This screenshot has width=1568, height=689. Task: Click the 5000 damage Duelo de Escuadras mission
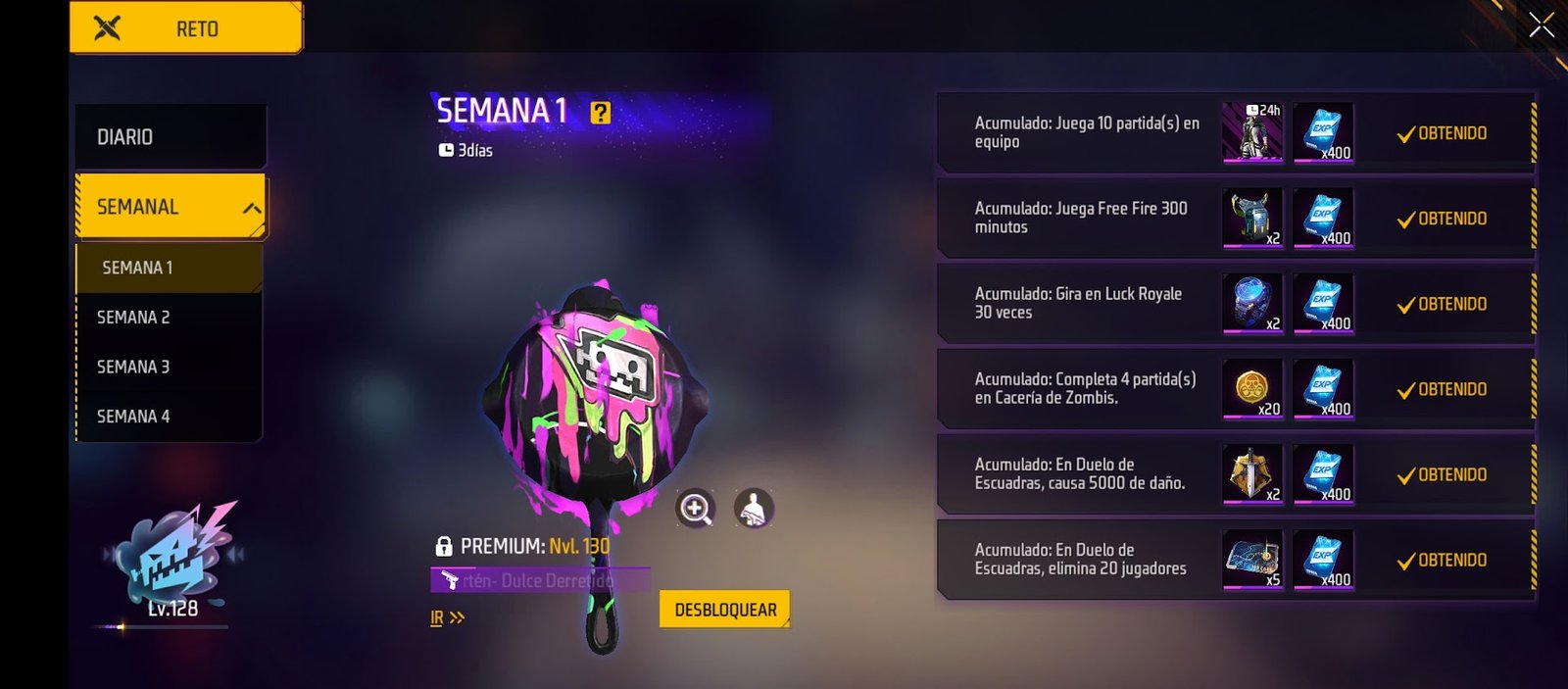1079,473
